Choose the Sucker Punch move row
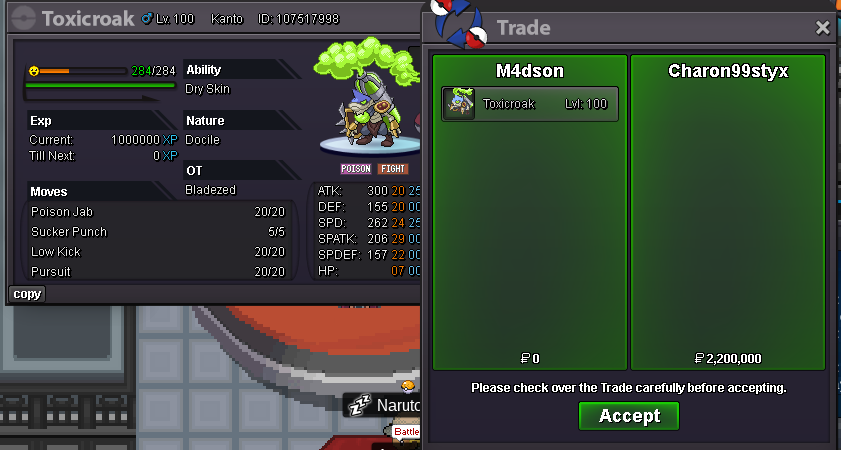The width and height of the screenshot is (841, 450). click(158, 232)
